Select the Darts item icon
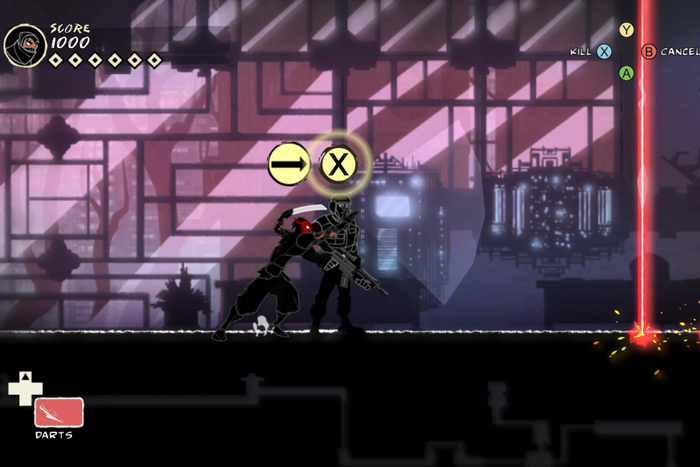Viewport: 700px width, 467px height. pos(59,412)
